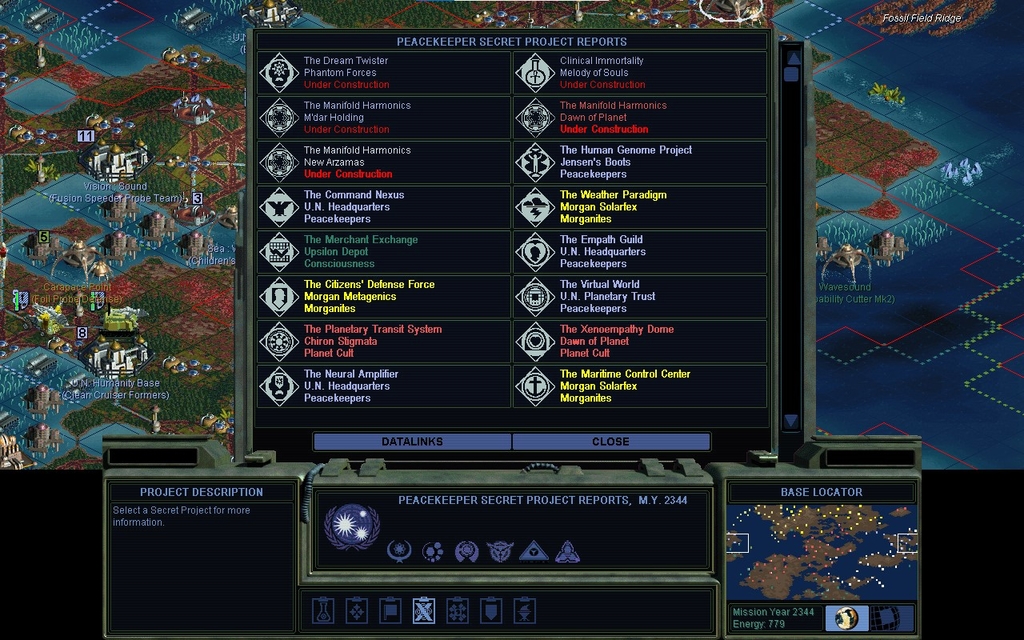Pick The Maritime Control Center entry
Screen dimensions: 1024x640
pos(640,386)
